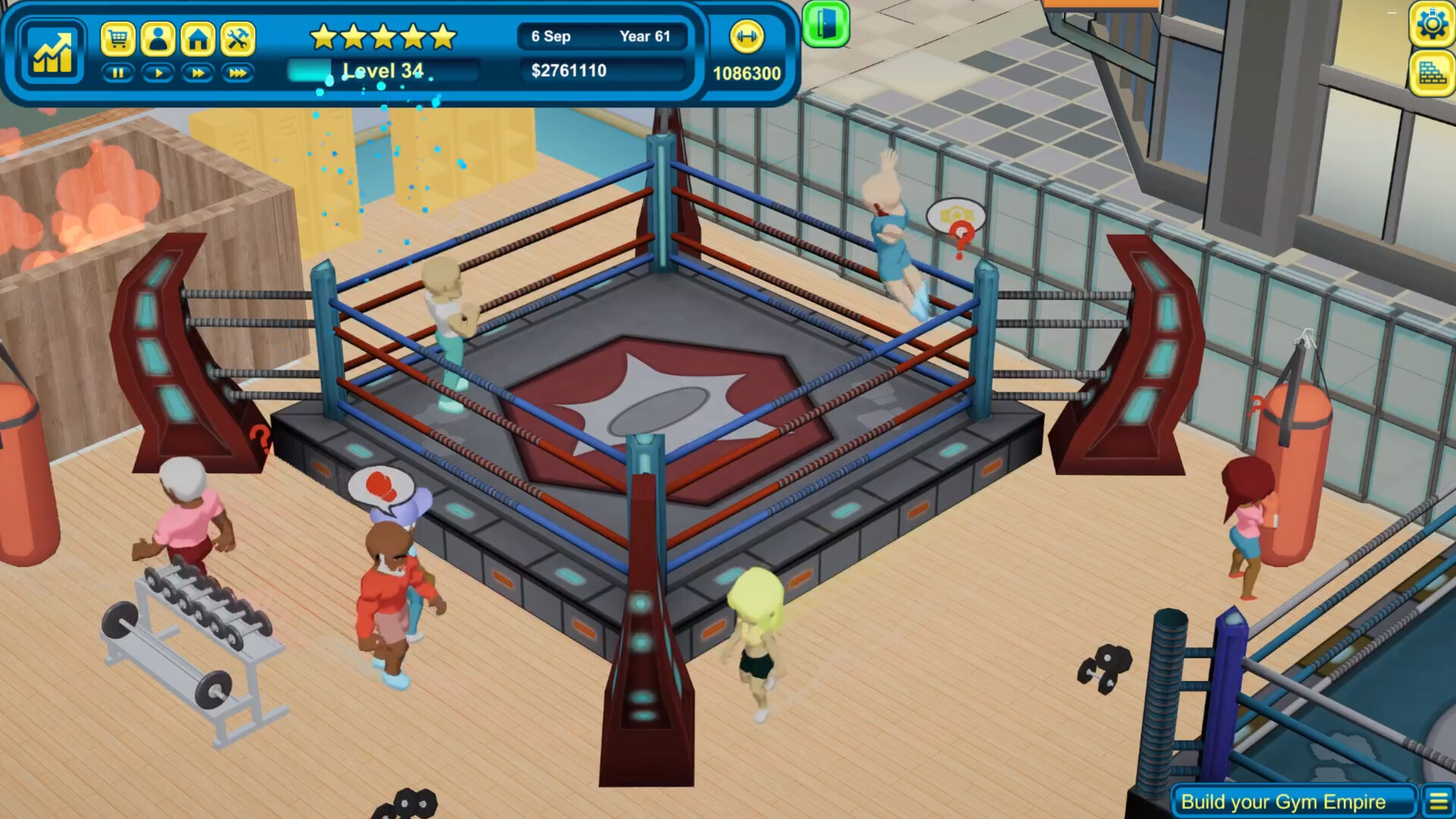Pause the game simulation
The image size is (1456, 819).
tap(118, 73)
